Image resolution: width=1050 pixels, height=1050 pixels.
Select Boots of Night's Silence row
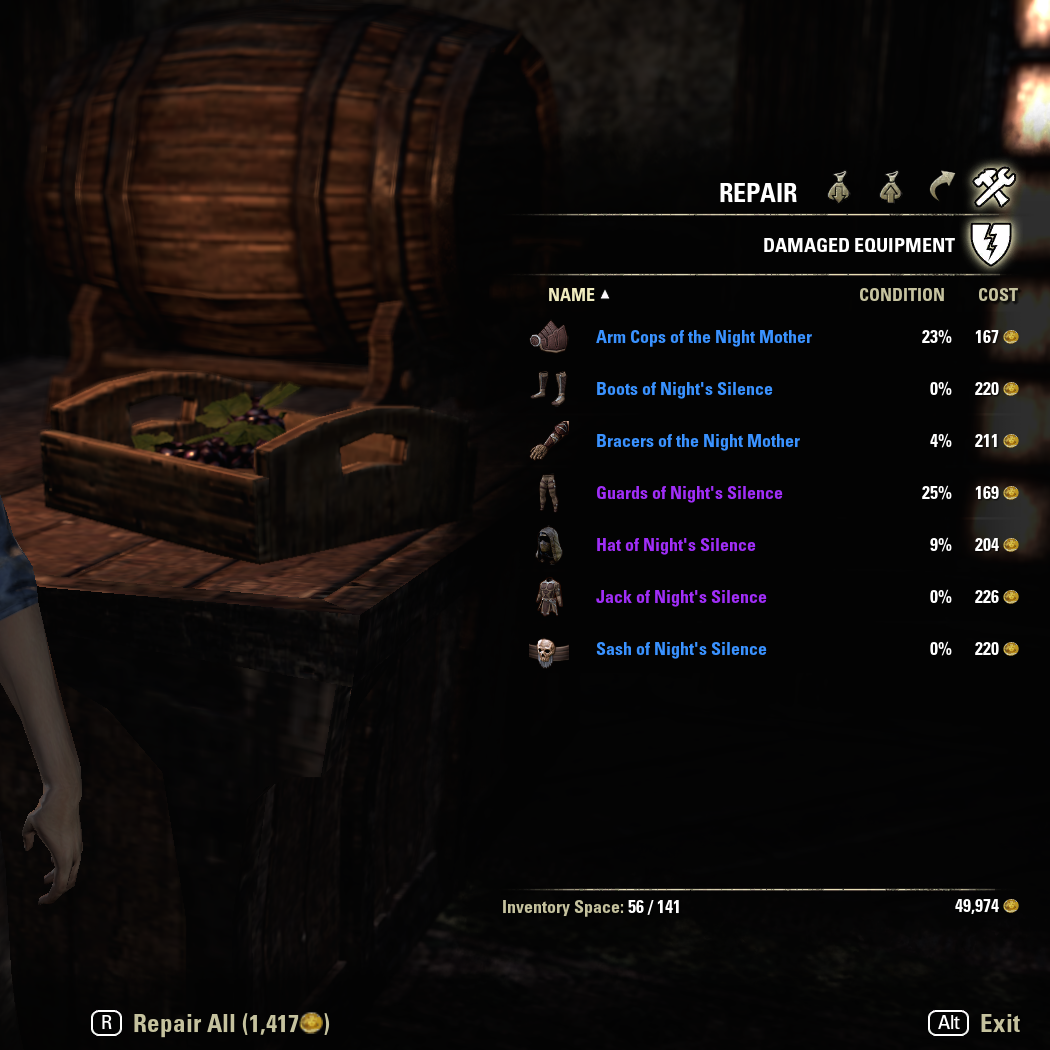pyautogui.click(x=684, y=389)
